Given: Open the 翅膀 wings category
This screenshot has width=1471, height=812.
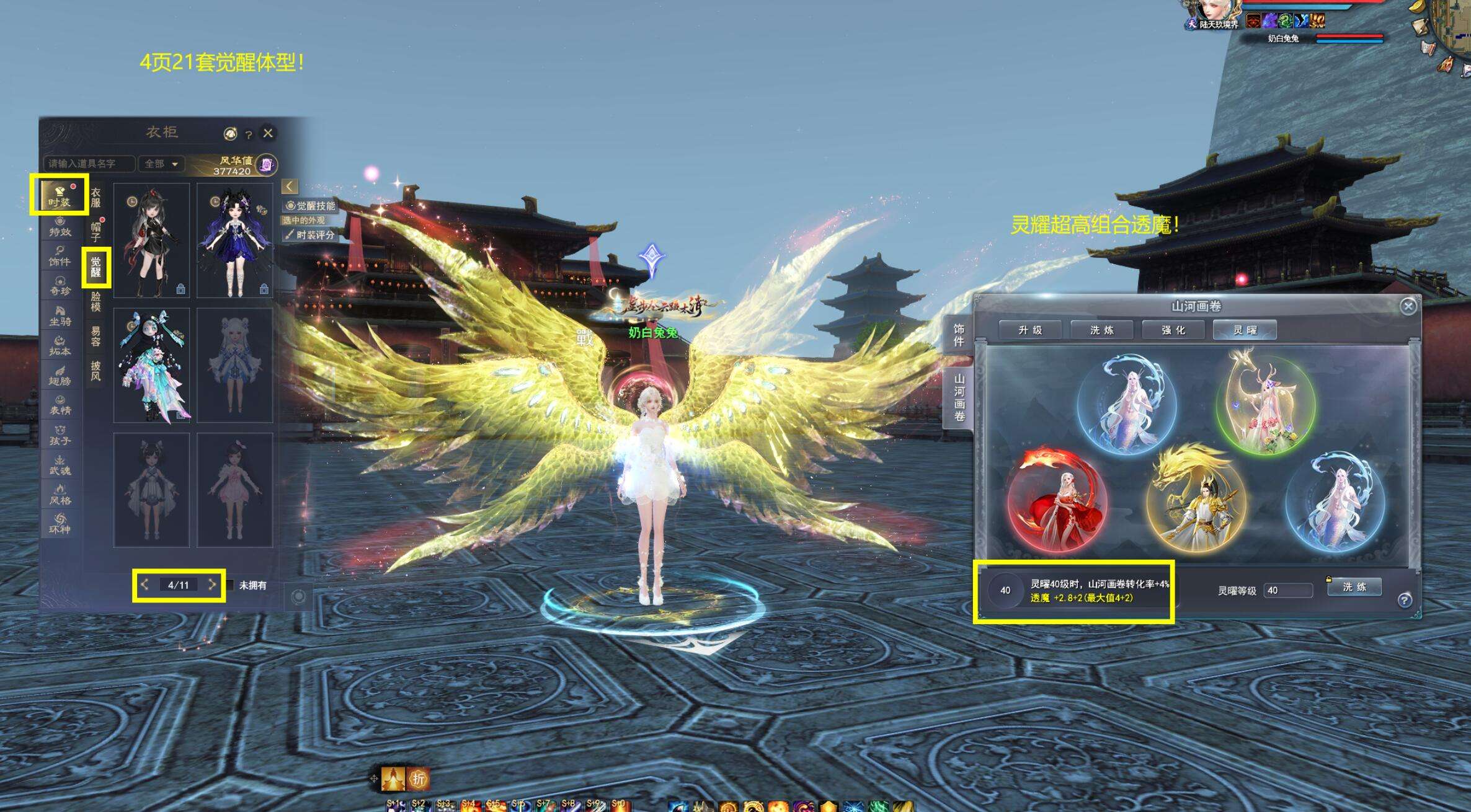Looking at the screenshot, I should [x=60, y=376].
